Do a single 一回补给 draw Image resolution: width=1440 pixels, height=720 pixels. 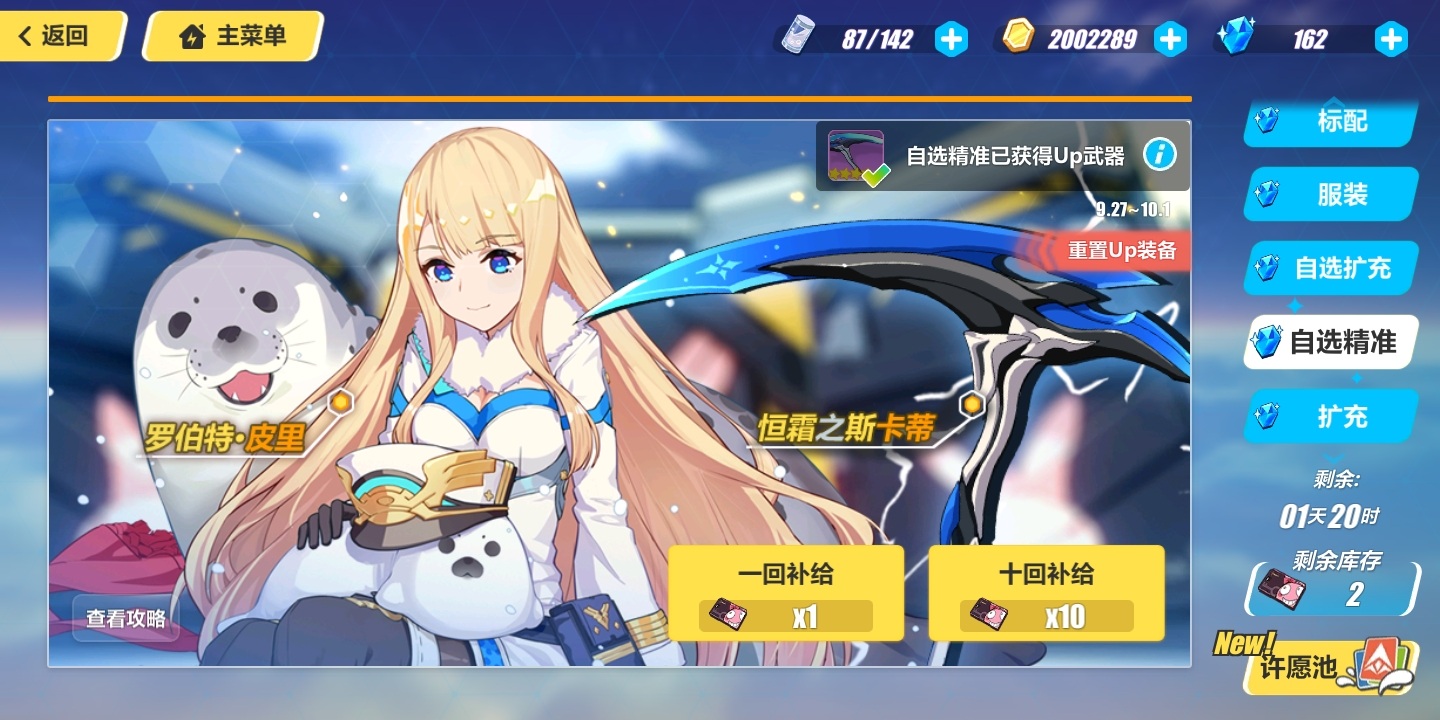786,593
